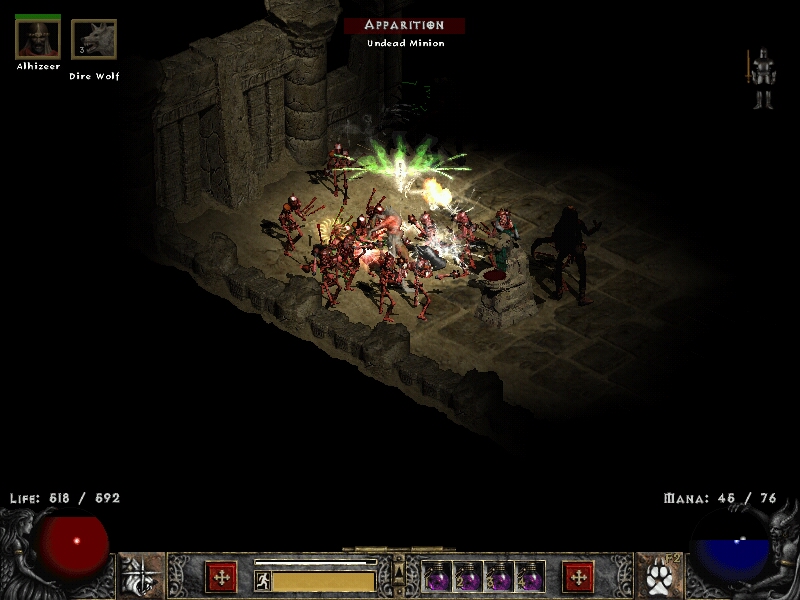Click the red new skill points button
The image size is (800, 600).
578,577
